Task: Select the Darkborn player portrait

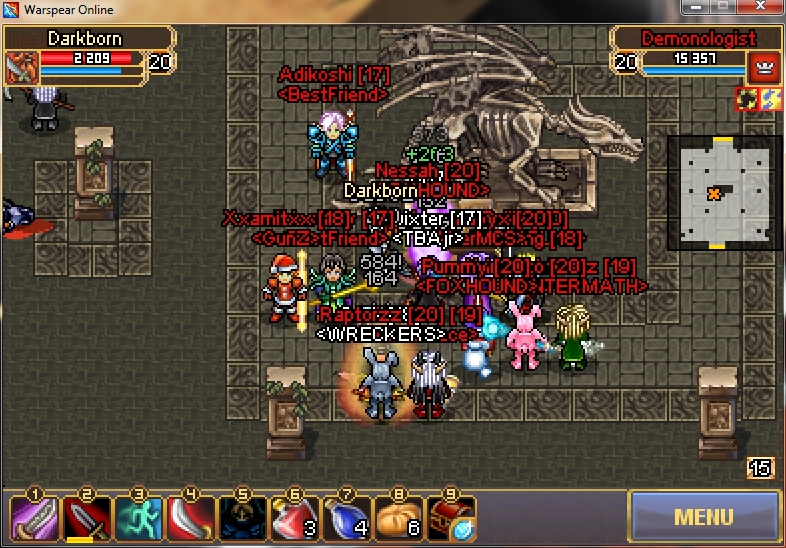Action: tap(20, 68)
